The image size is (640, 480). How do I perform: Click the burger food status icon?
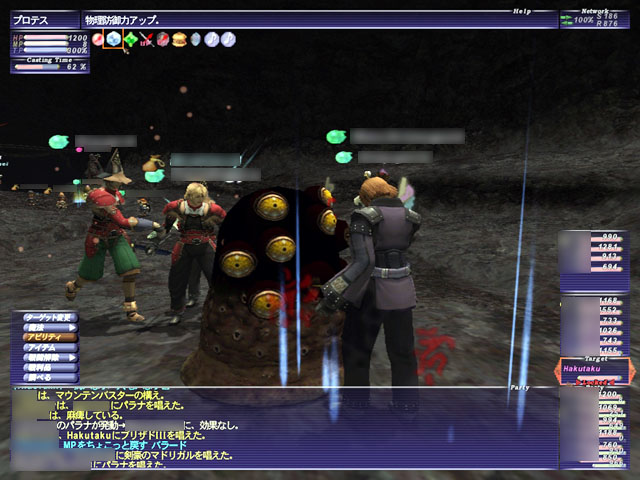(x=179, y=39)
